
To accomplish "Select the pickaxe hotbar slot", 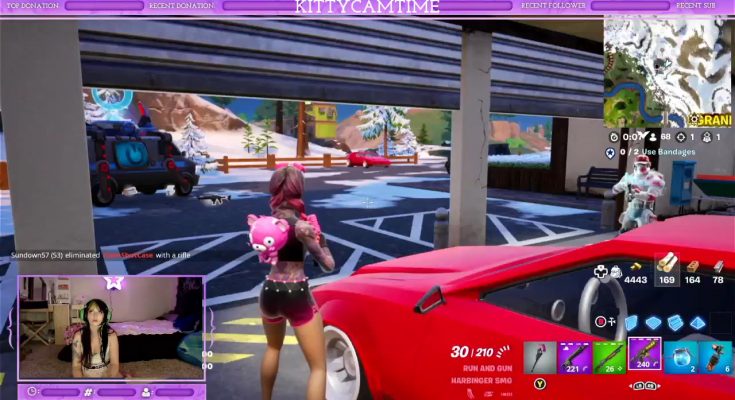I will [540, 356].
